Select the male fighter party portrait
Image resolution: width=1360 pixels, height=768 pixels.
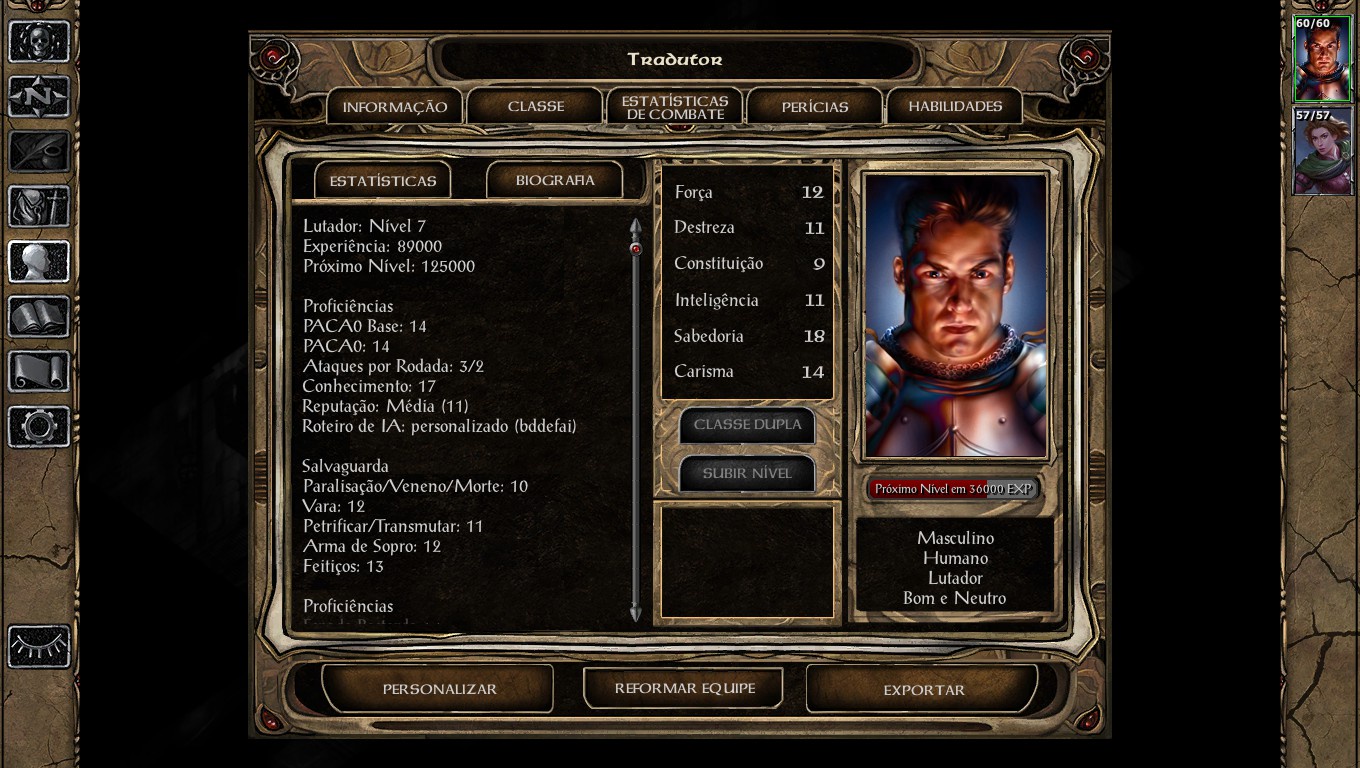[1322, 59]
